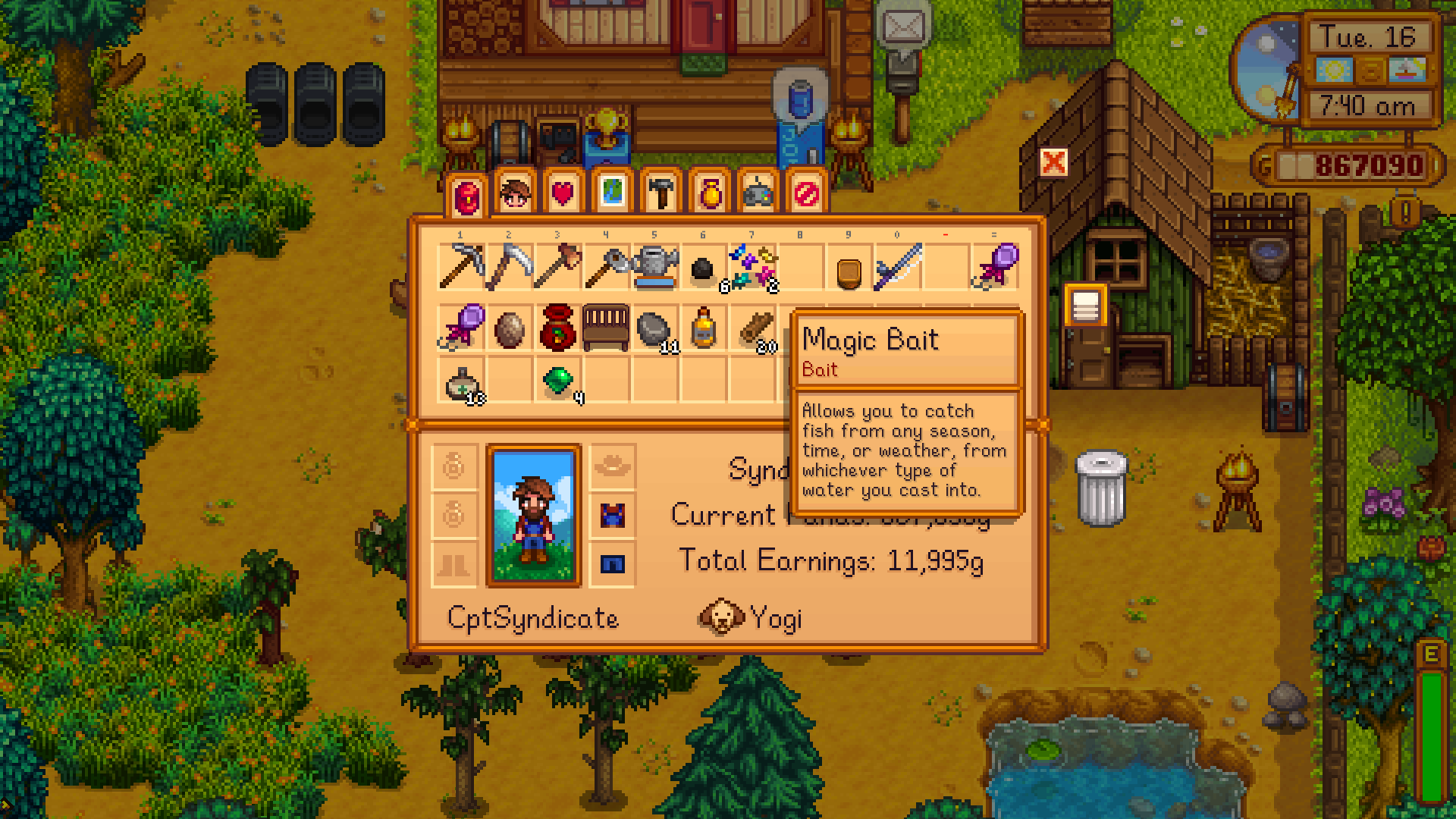1456x819 pixels.
Task: Click the dog icon beside Yogi's name
Action: point(720,618)
